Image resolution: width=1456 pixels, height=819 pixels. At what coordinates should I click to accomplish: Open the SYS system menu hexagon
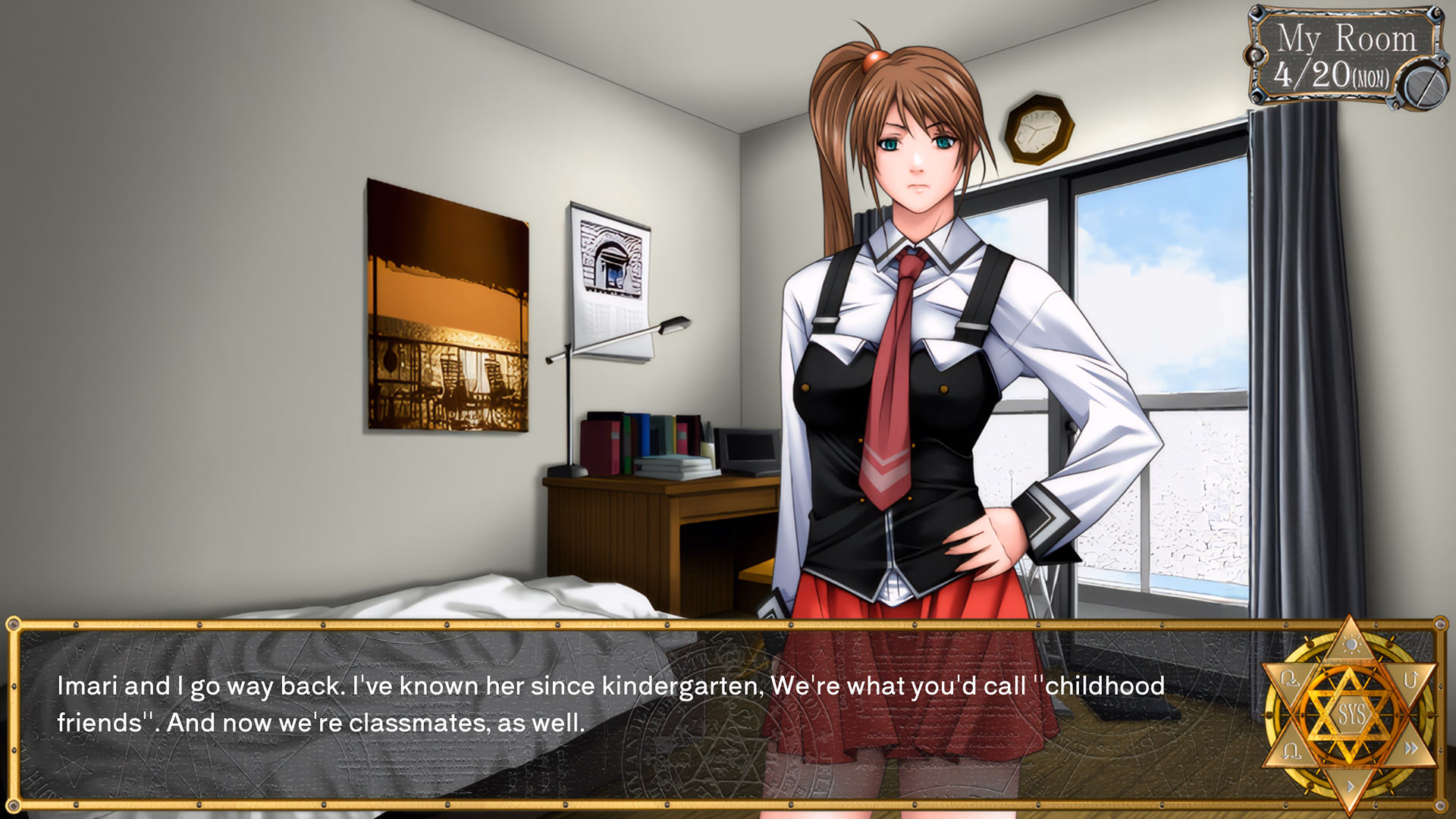click(1351, 714)
